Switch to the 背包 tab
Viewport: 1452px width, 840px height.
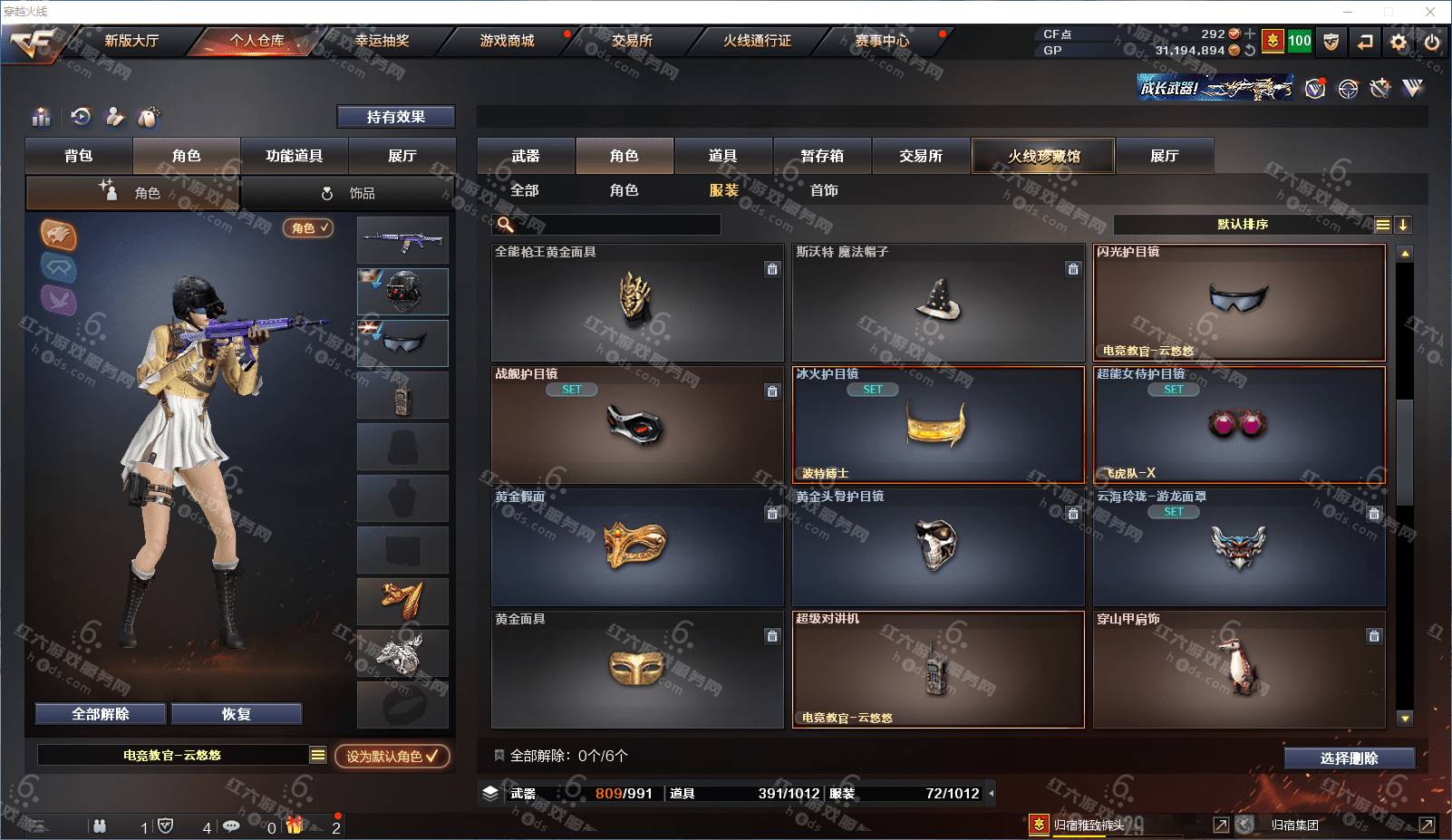(x=79, y=156)
